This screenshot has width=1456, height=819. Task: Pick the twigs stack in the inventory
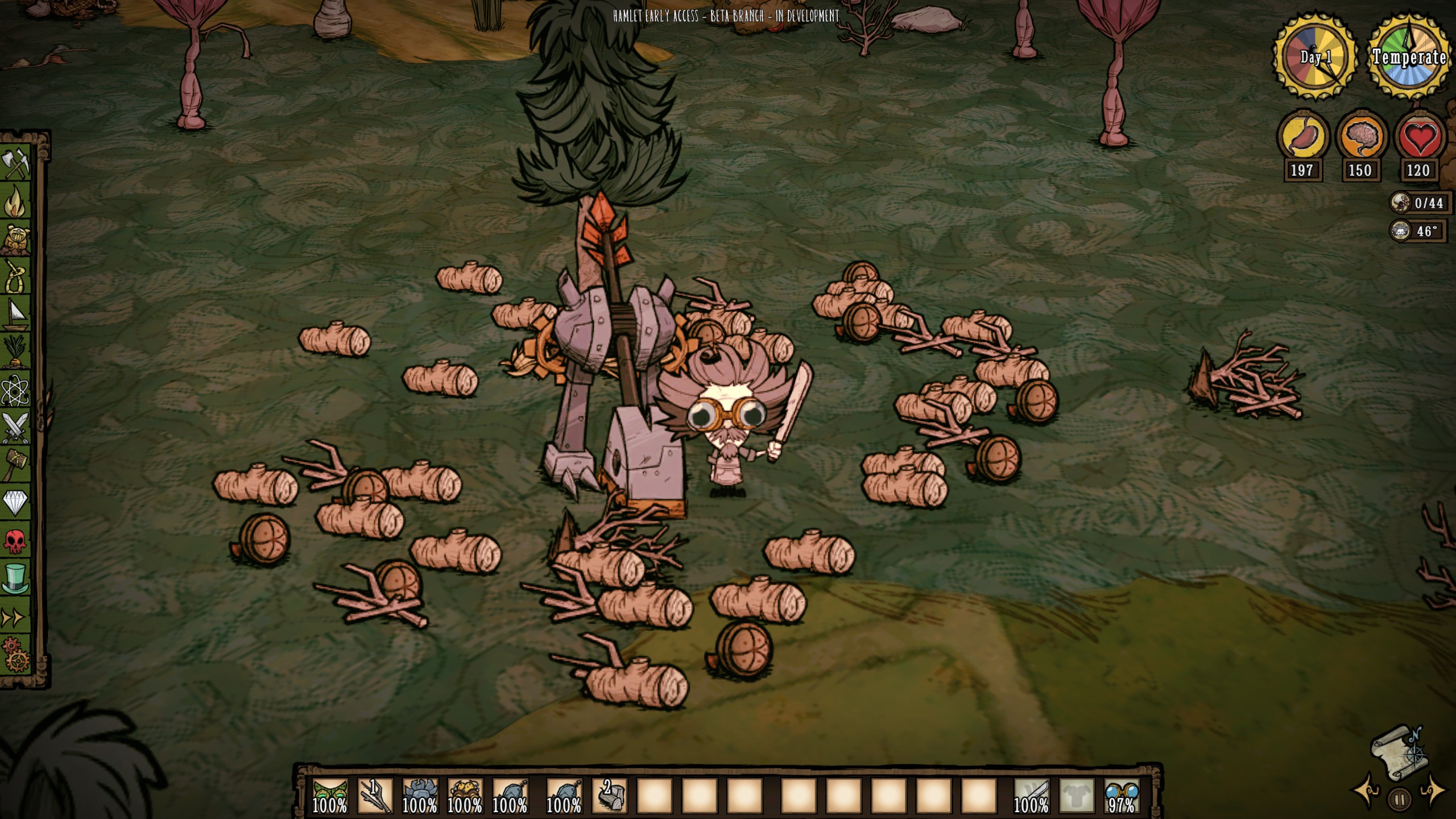pyautogui.click(x=375, y=795)
